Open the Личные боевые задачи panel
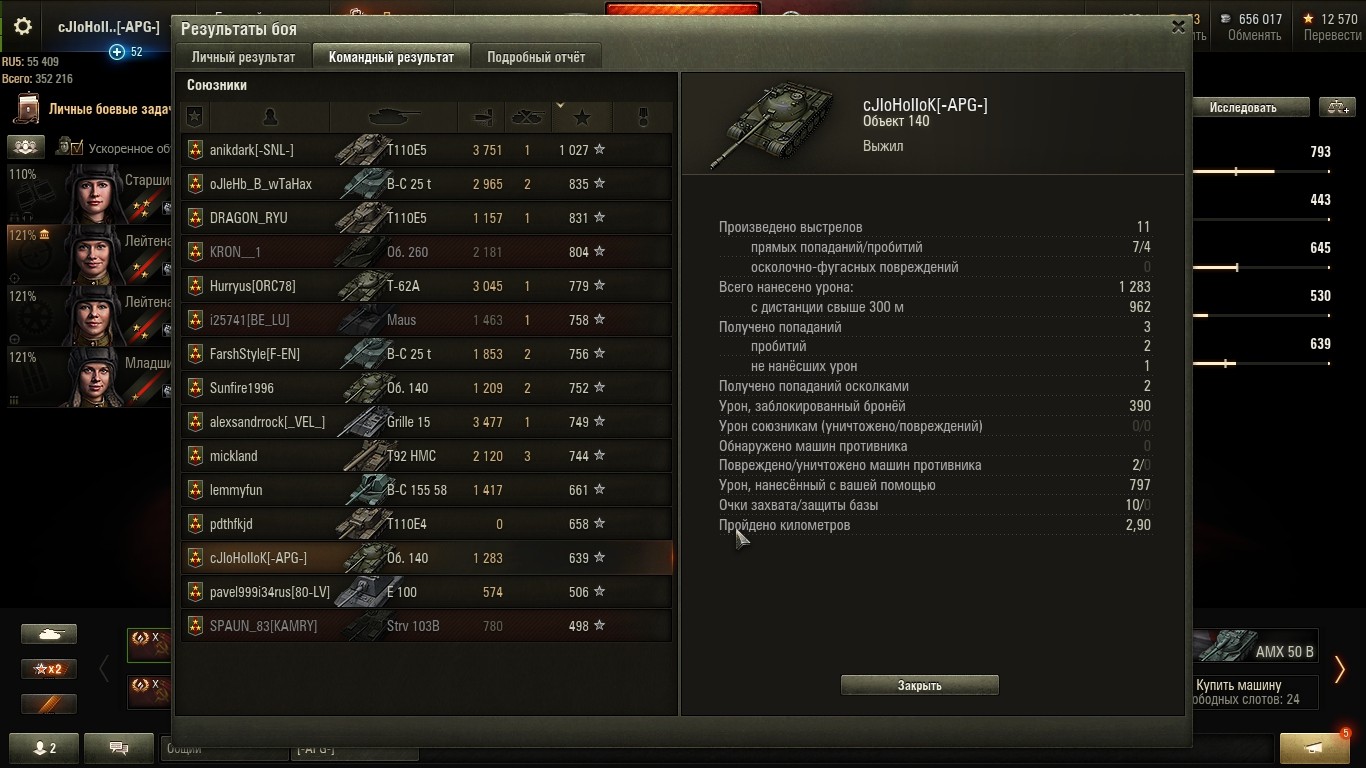1366x768 pixels. [100, 109]
